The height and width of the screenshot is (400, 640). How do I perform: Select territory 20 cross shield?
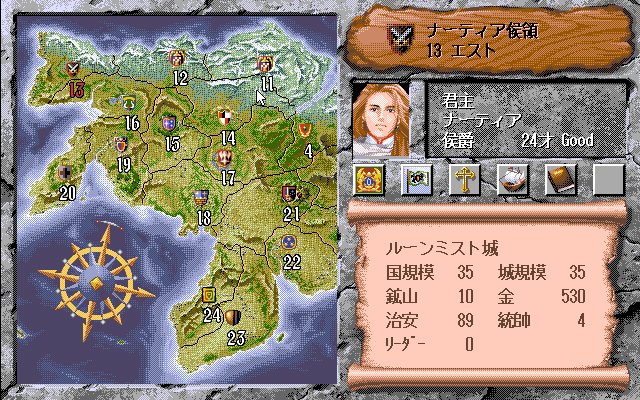click(65, 172)
